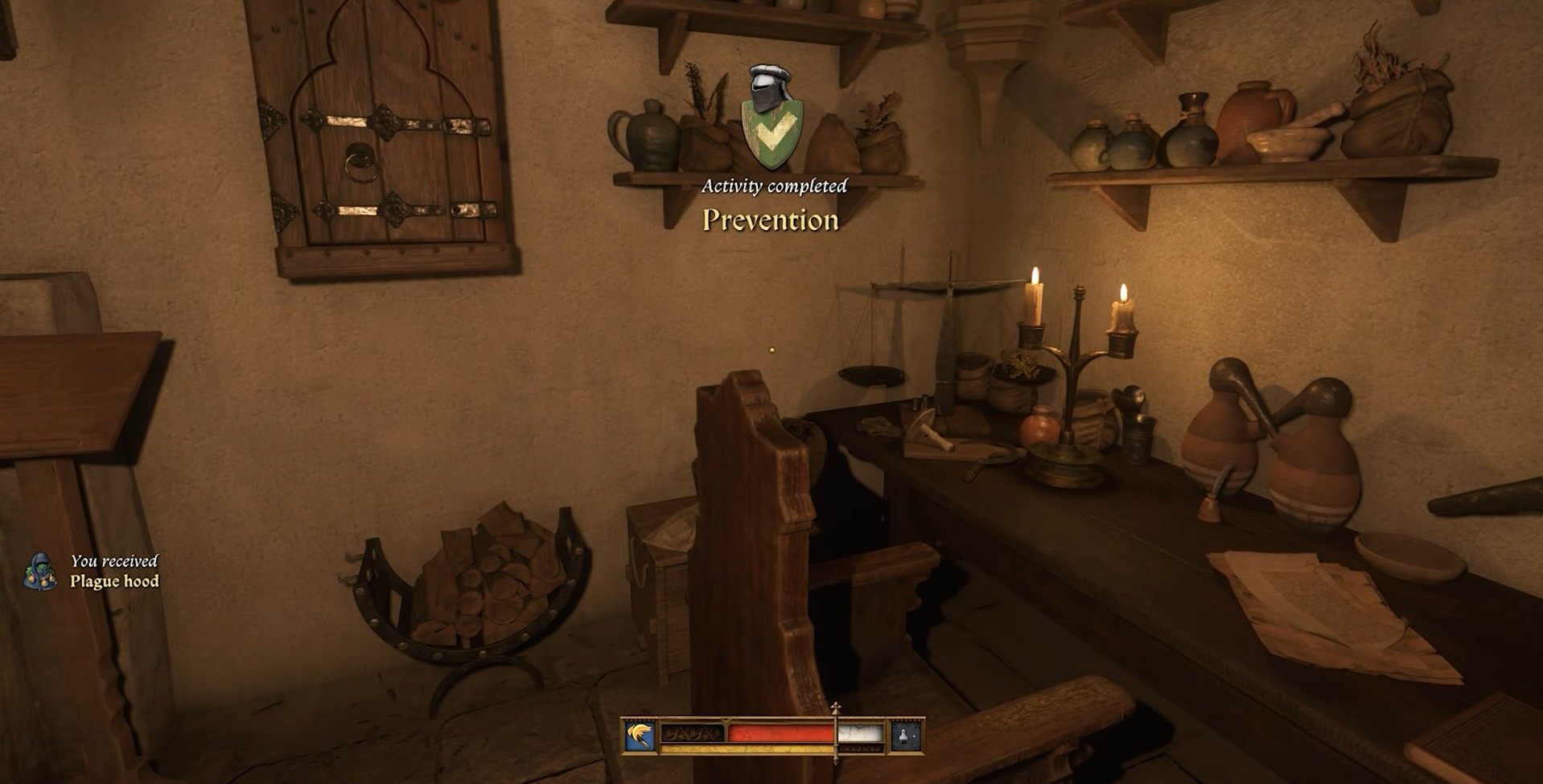
Task: Toggle the Activity completed notification
Action: click(774, 185)
